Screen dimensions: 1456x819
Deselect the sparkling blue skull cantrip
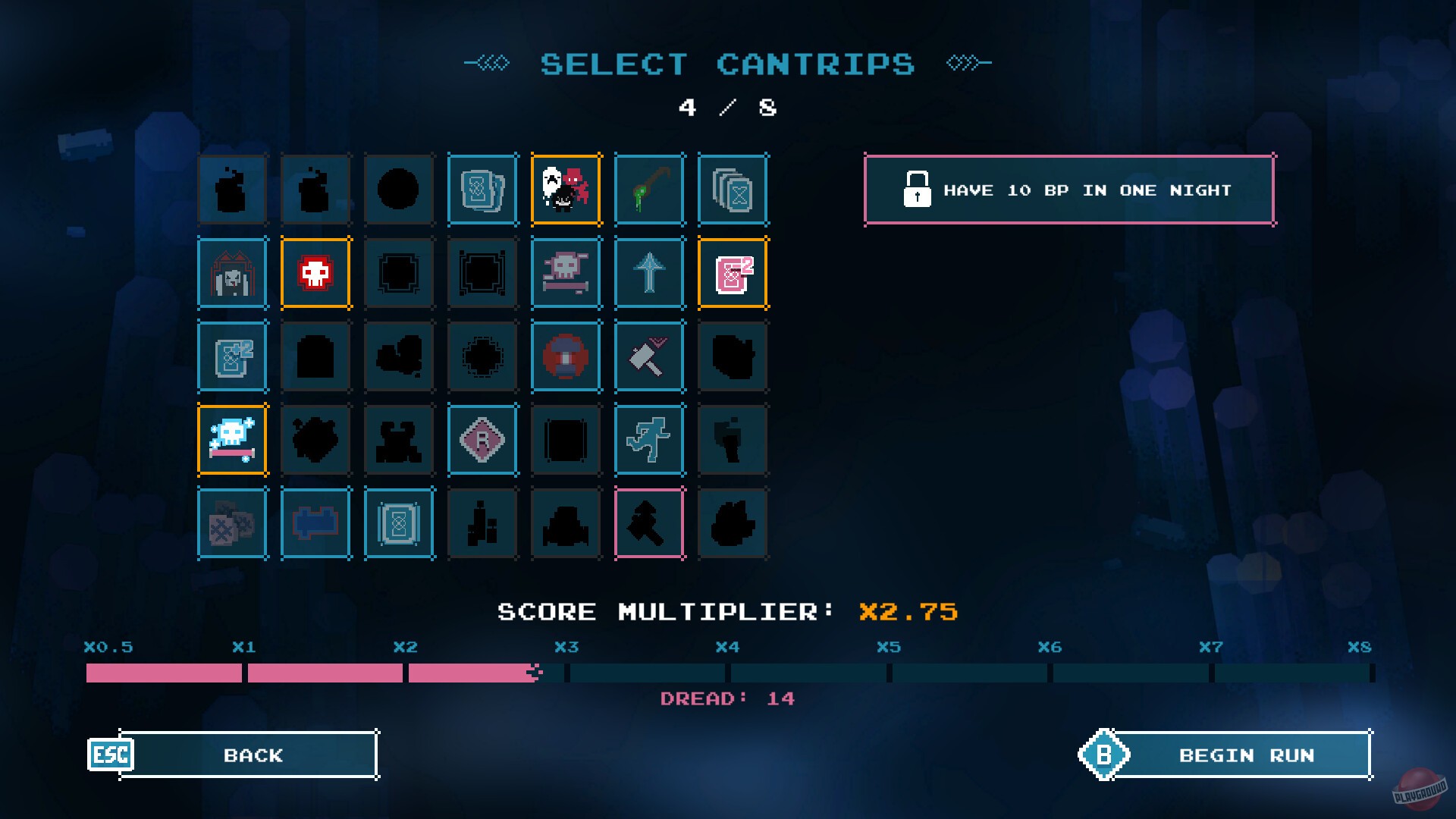(233, 440)
